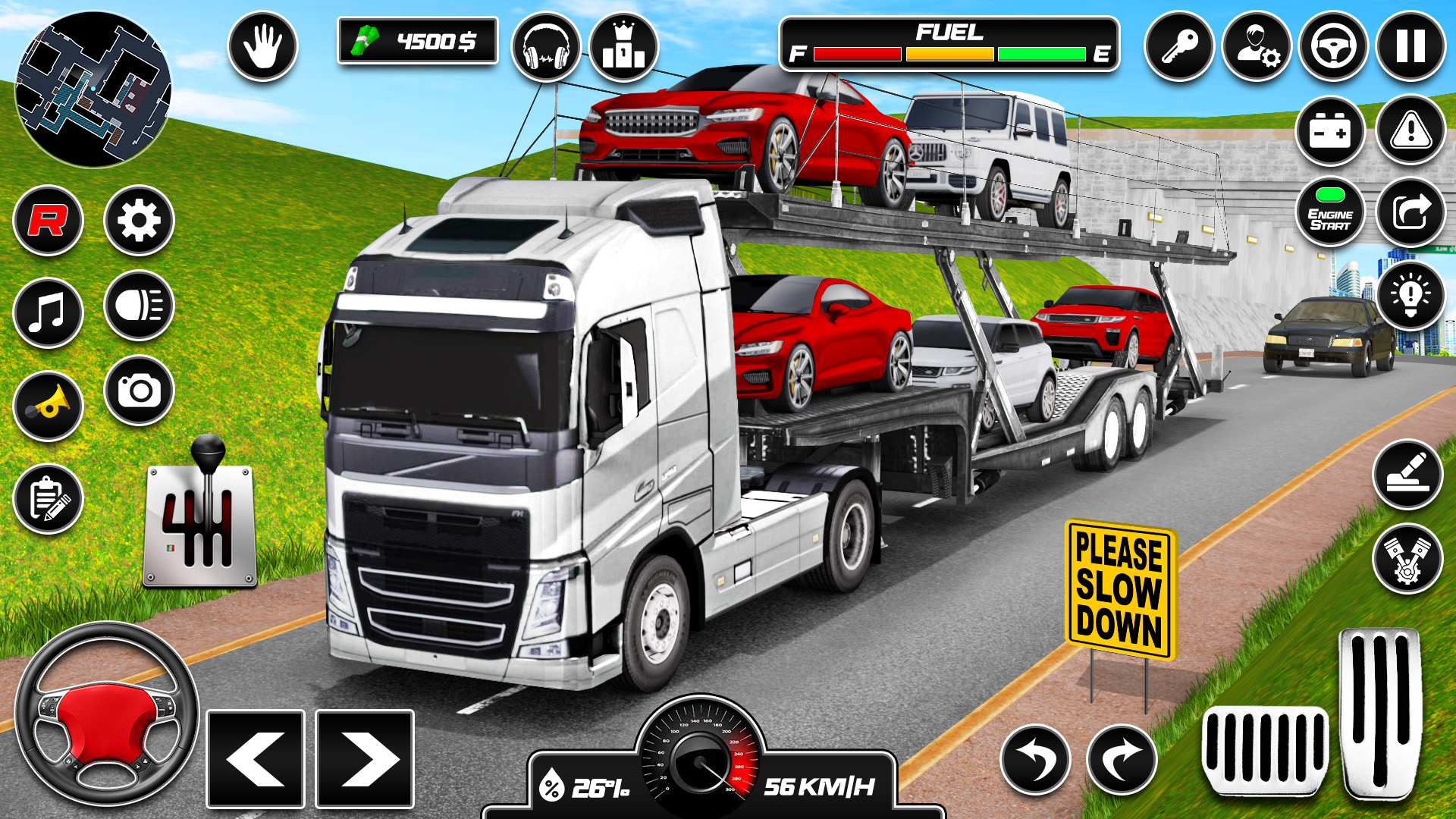Select the hand brake icon
The height and width of the screenshot is (819, 1456).
pos(262,47)
